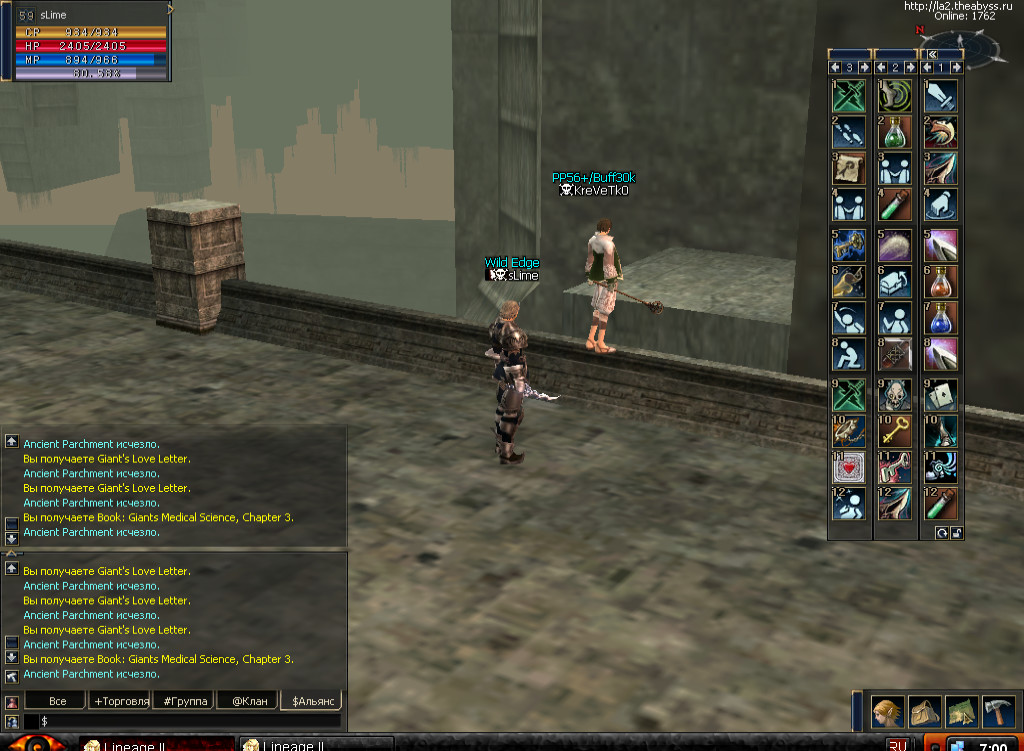Click the chat input field
Viewport: 1024px width, 751px height.
[190, 721]
